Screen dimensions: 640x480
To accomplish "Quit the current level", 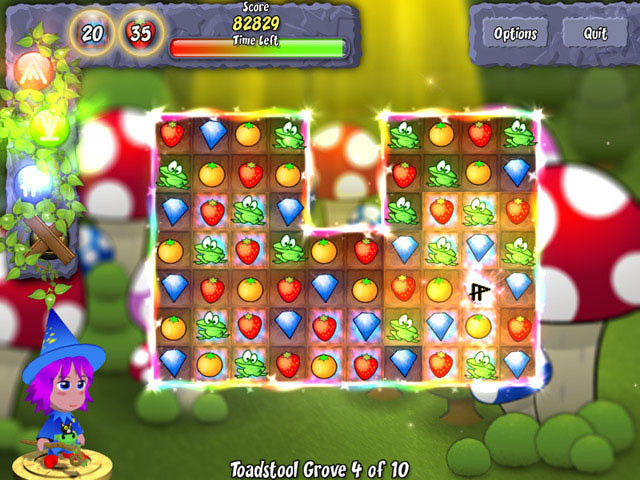I will click(x=596, y=33).
